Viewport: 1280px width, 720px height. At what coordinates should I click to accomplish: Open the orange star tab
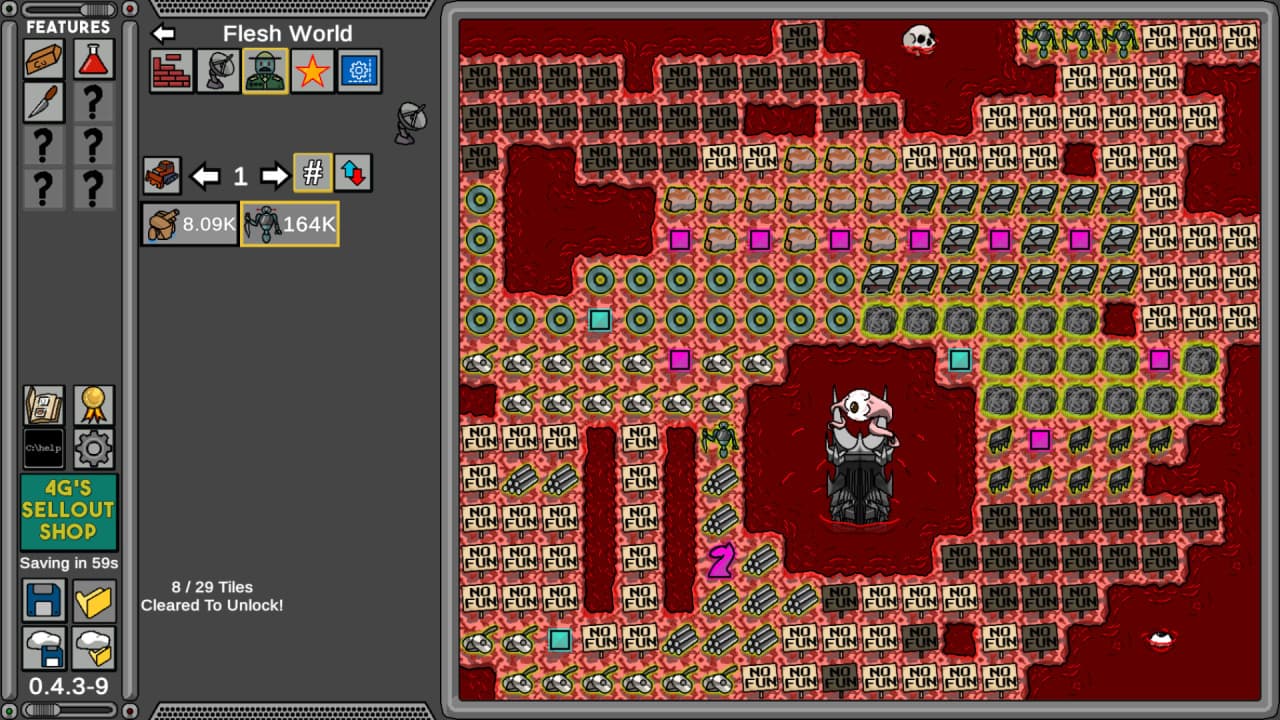click(x=312, y=71)
